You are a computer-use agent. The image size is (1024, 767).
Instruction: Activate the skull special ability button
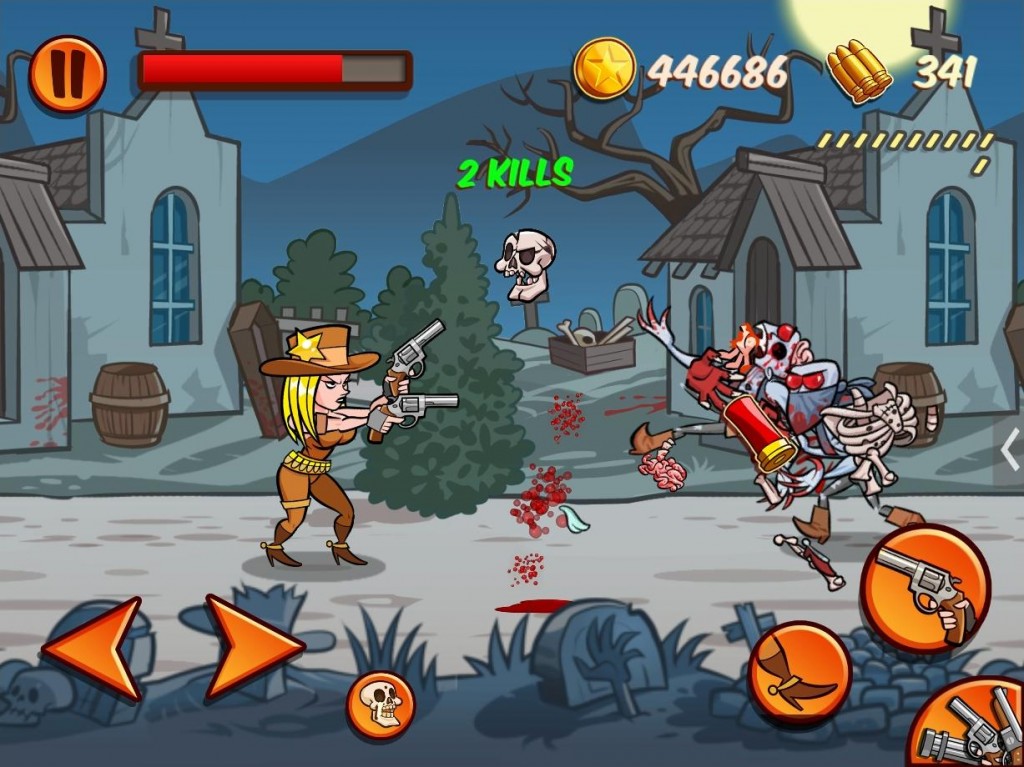pos(380,704)
